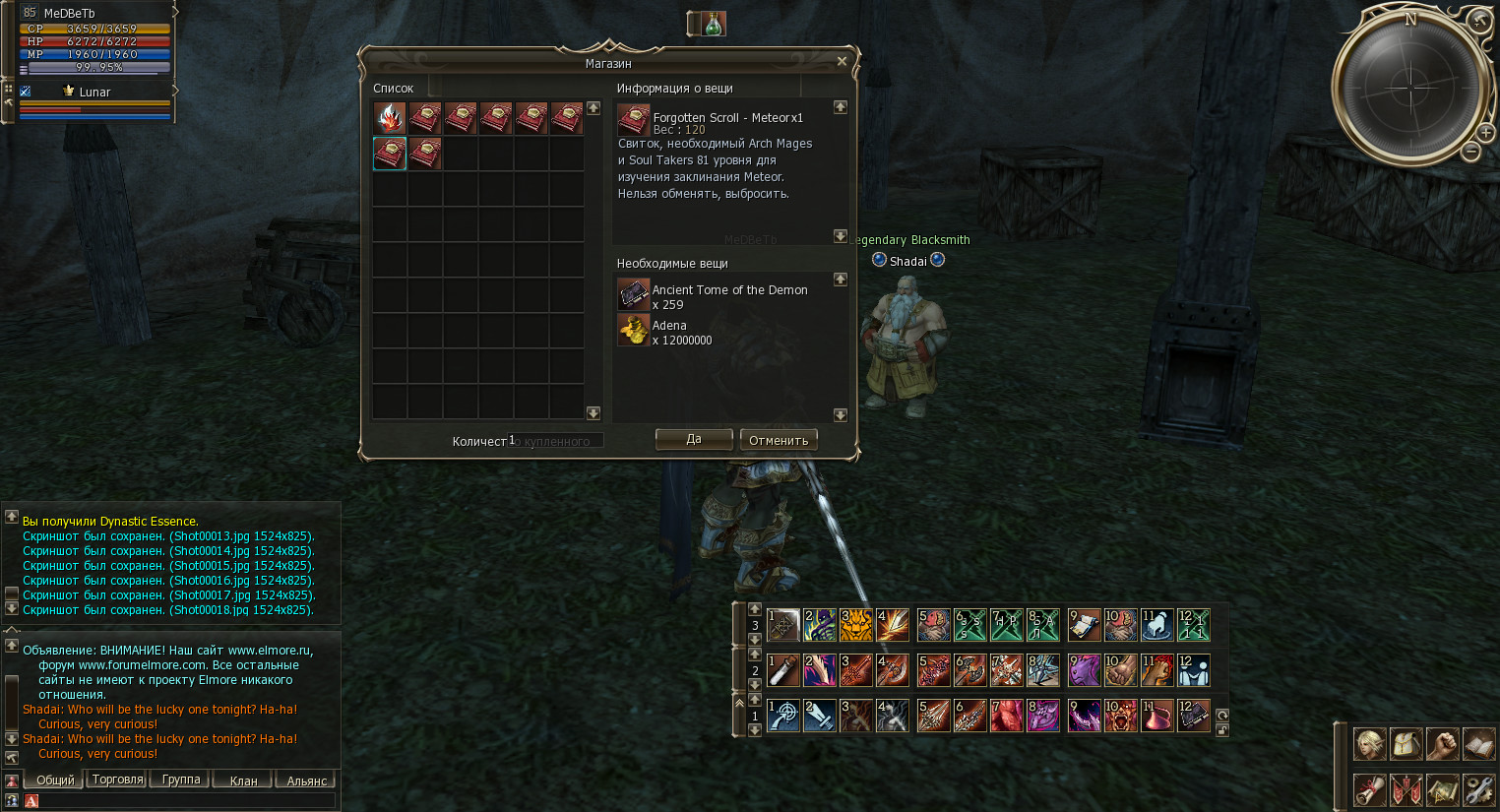
Task: Open the clan banners icon
Action: click(1406, 789)
